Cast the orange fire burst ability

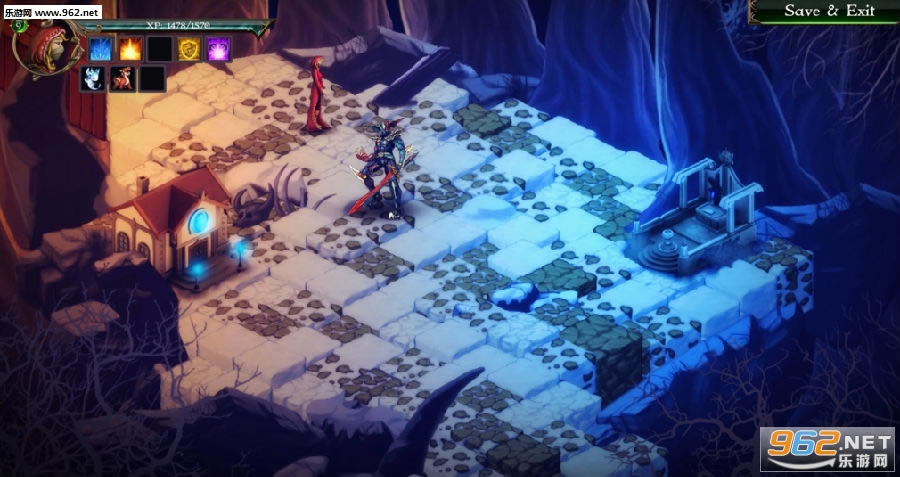tap(130, 48)
